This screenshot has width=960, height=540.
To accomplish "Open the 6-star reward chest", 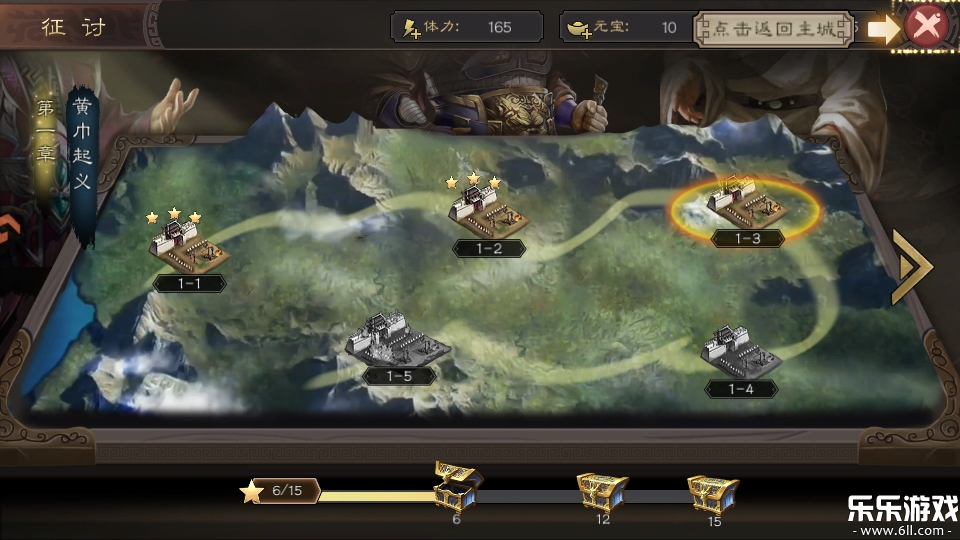I will point(457,485).
